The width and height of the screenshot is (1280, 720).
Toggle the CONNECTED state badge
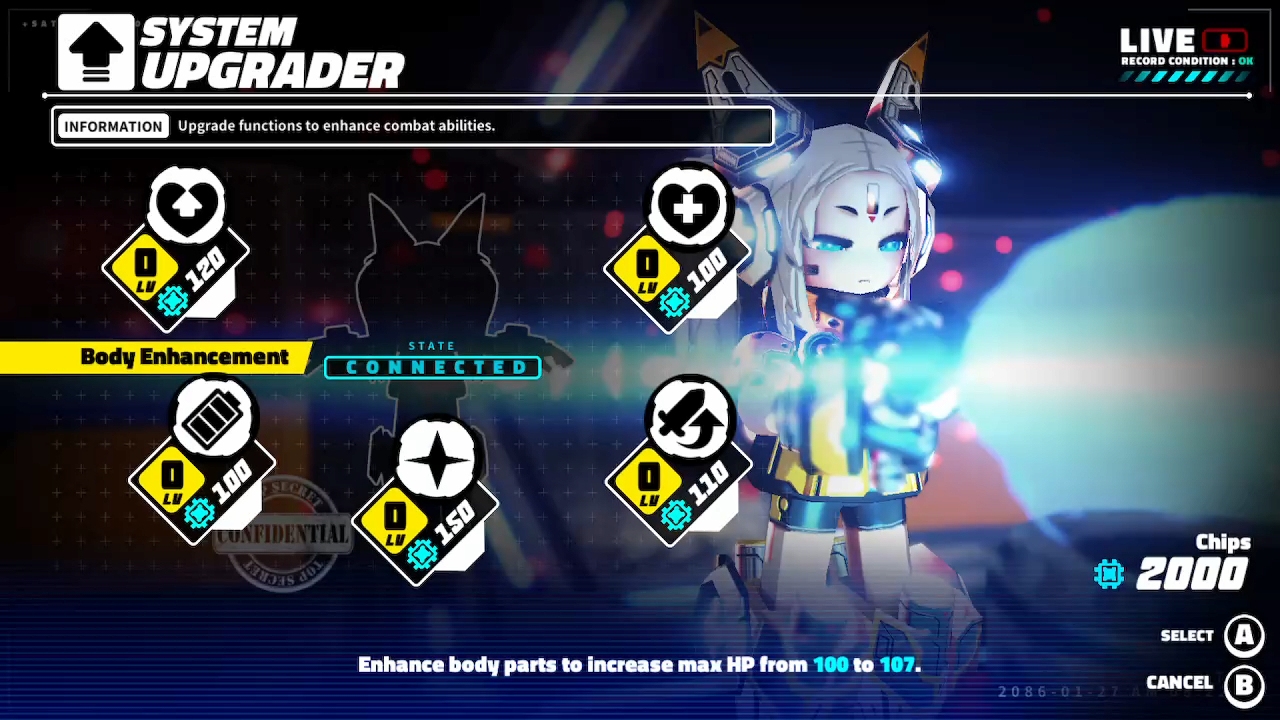coord(432,367)
